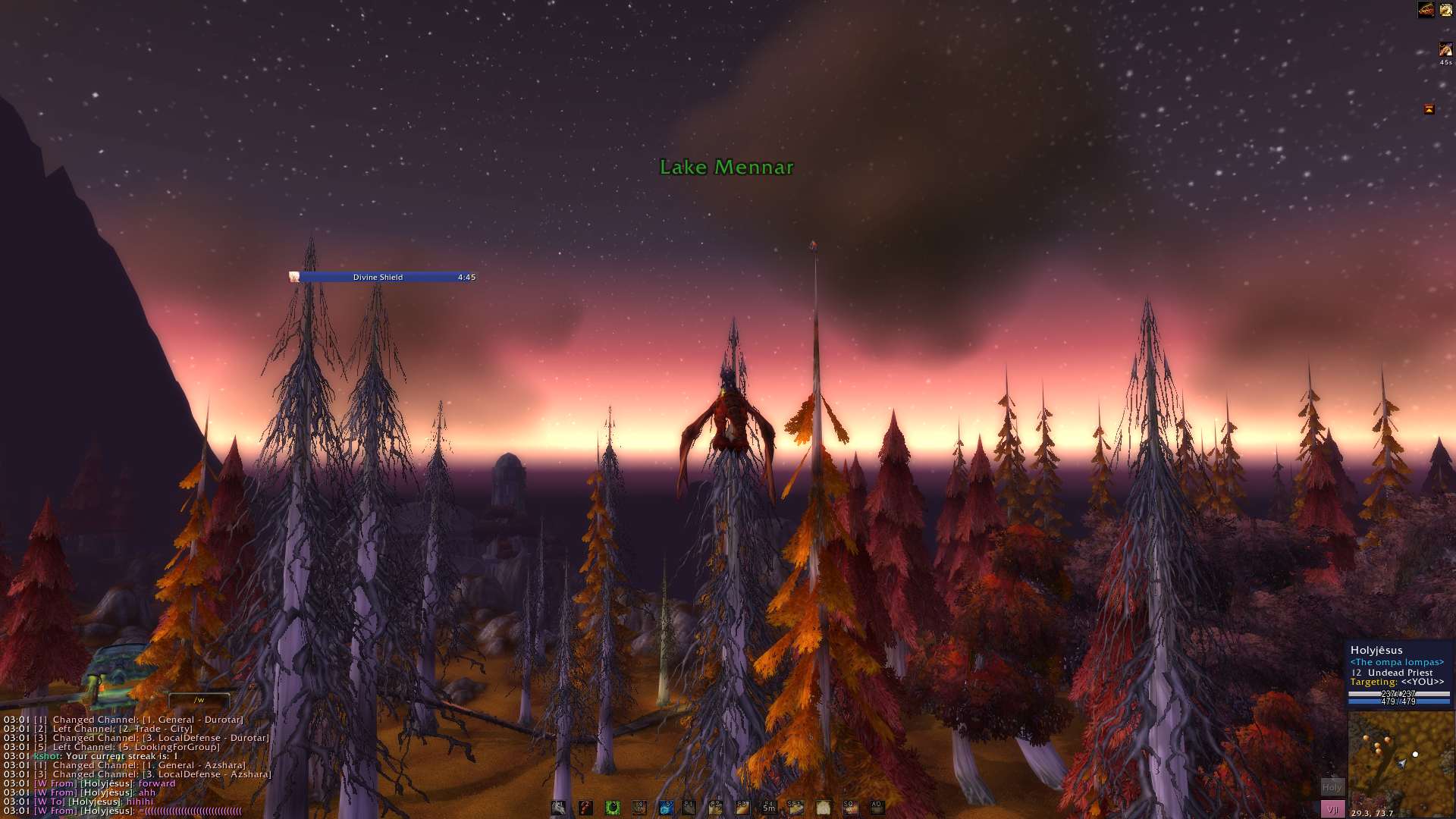This screenshot has height=819, width=1456.
Task: Click the F4 slot showing 5m cooldown
Action: [769, 808]
